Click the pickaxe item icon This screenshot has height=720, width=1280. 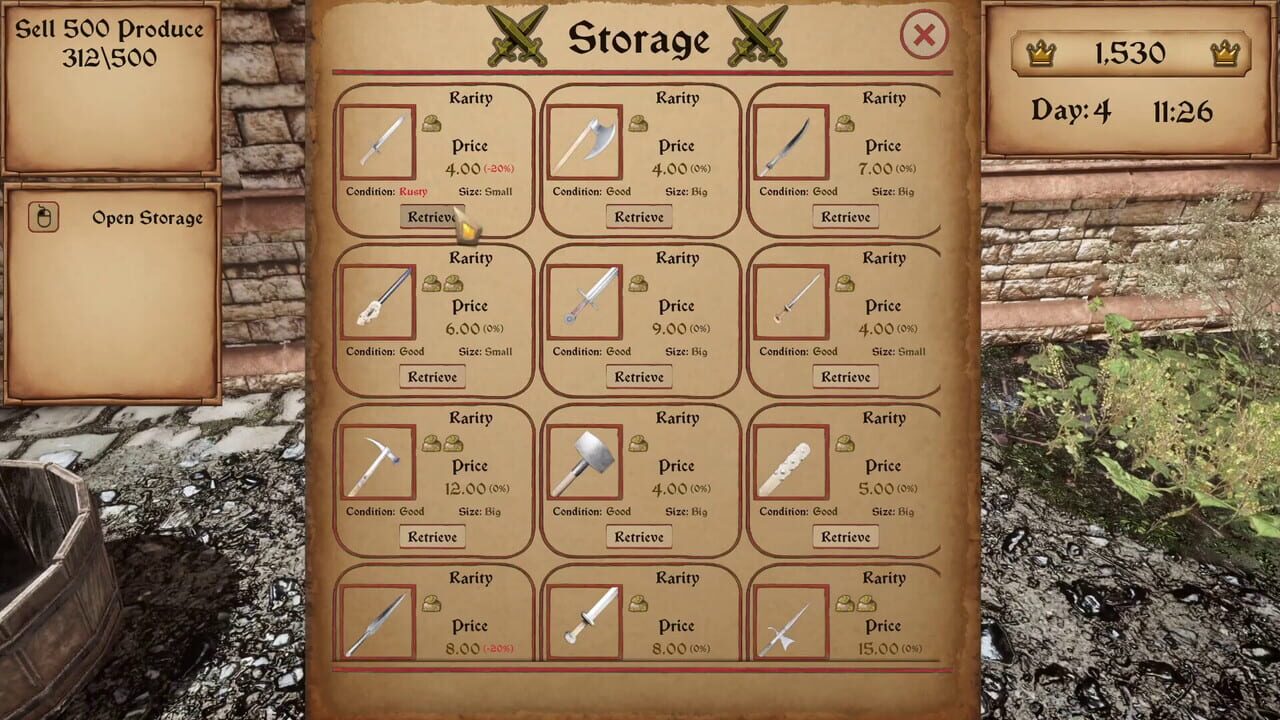378,461
